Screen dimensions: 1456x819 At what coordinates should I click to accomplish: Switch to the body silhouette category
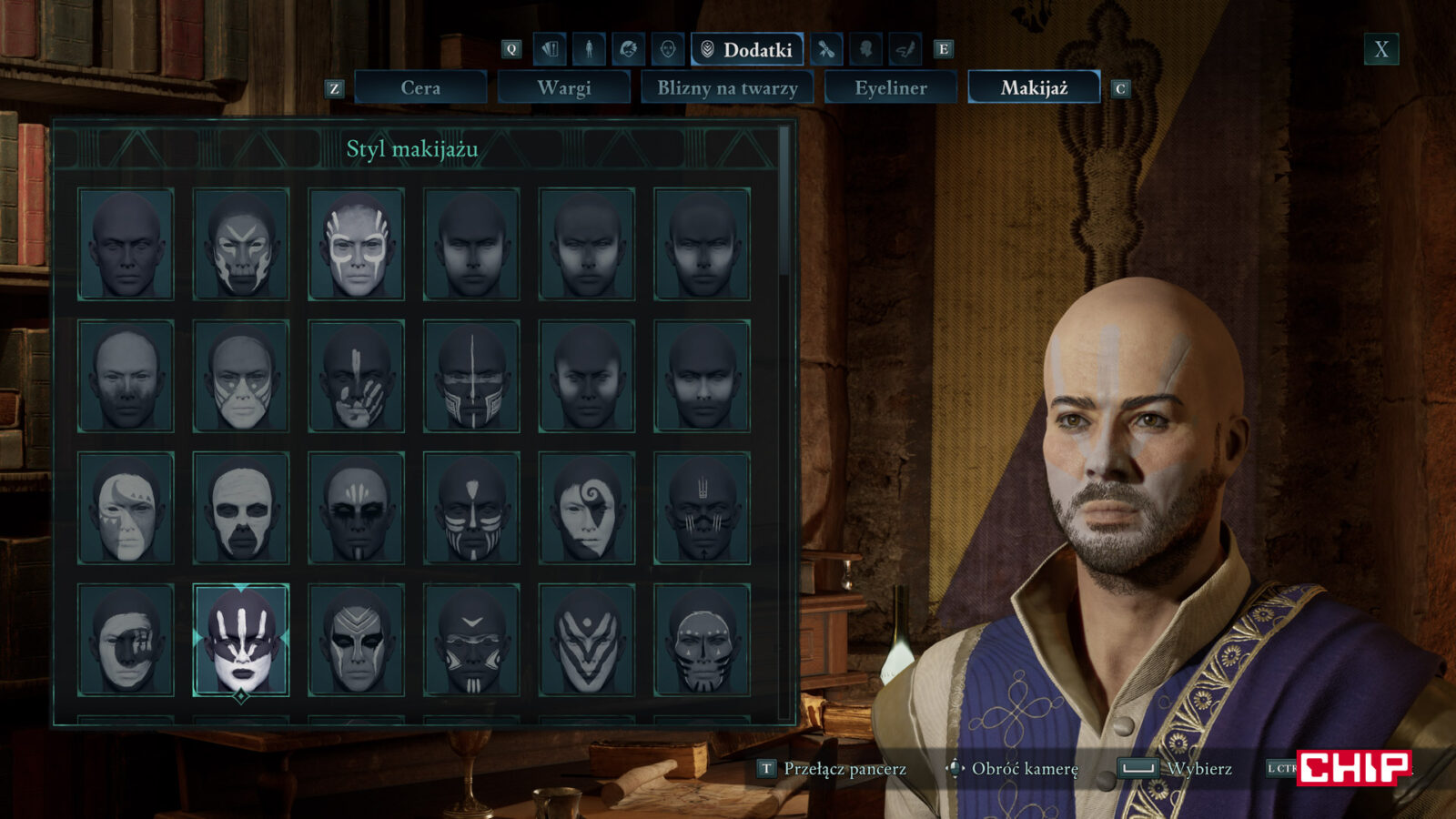coord(589,49)
